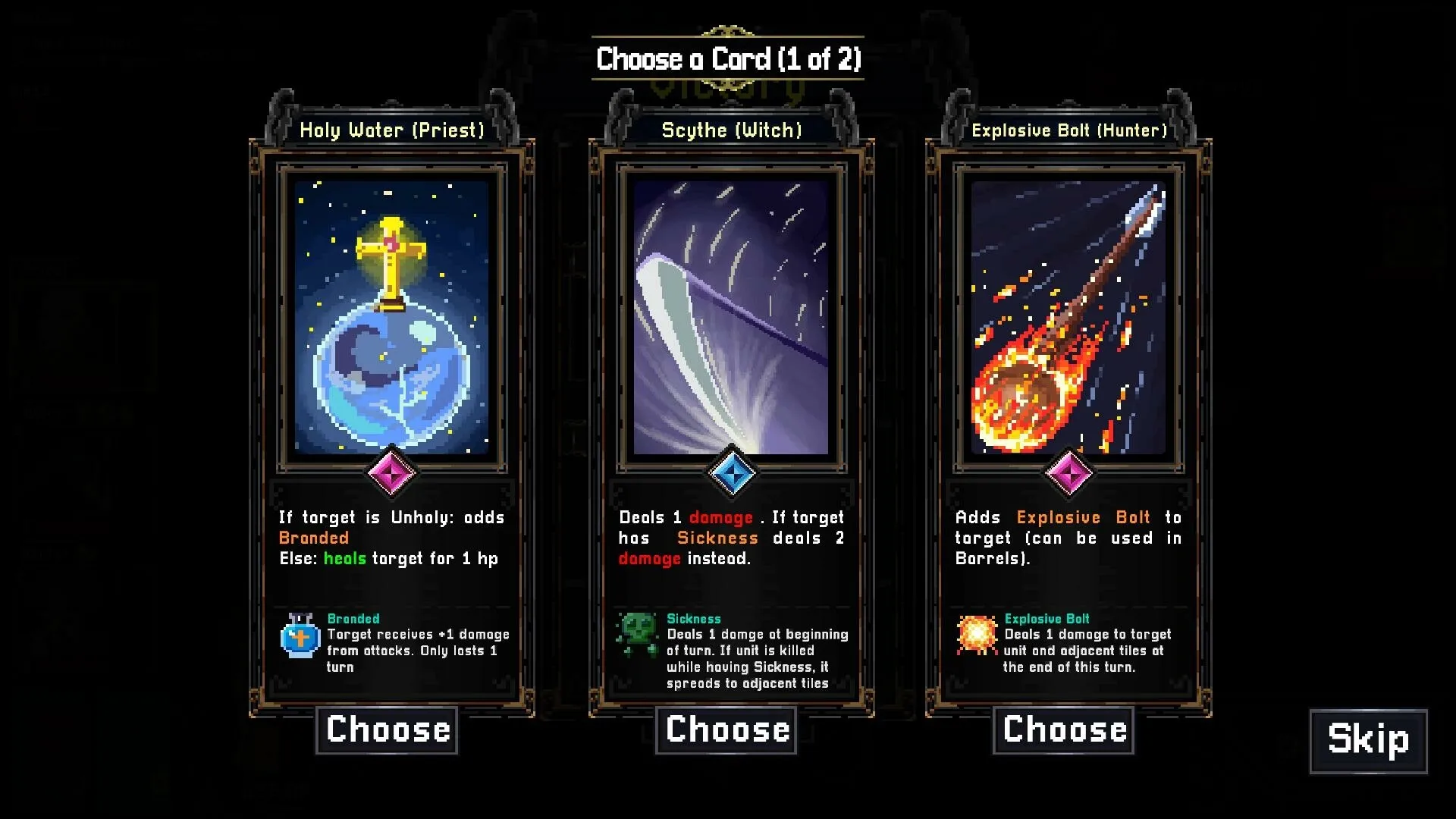
Task: Select the pink rarity gem below Holy Water art
Action: pos(391,472)
